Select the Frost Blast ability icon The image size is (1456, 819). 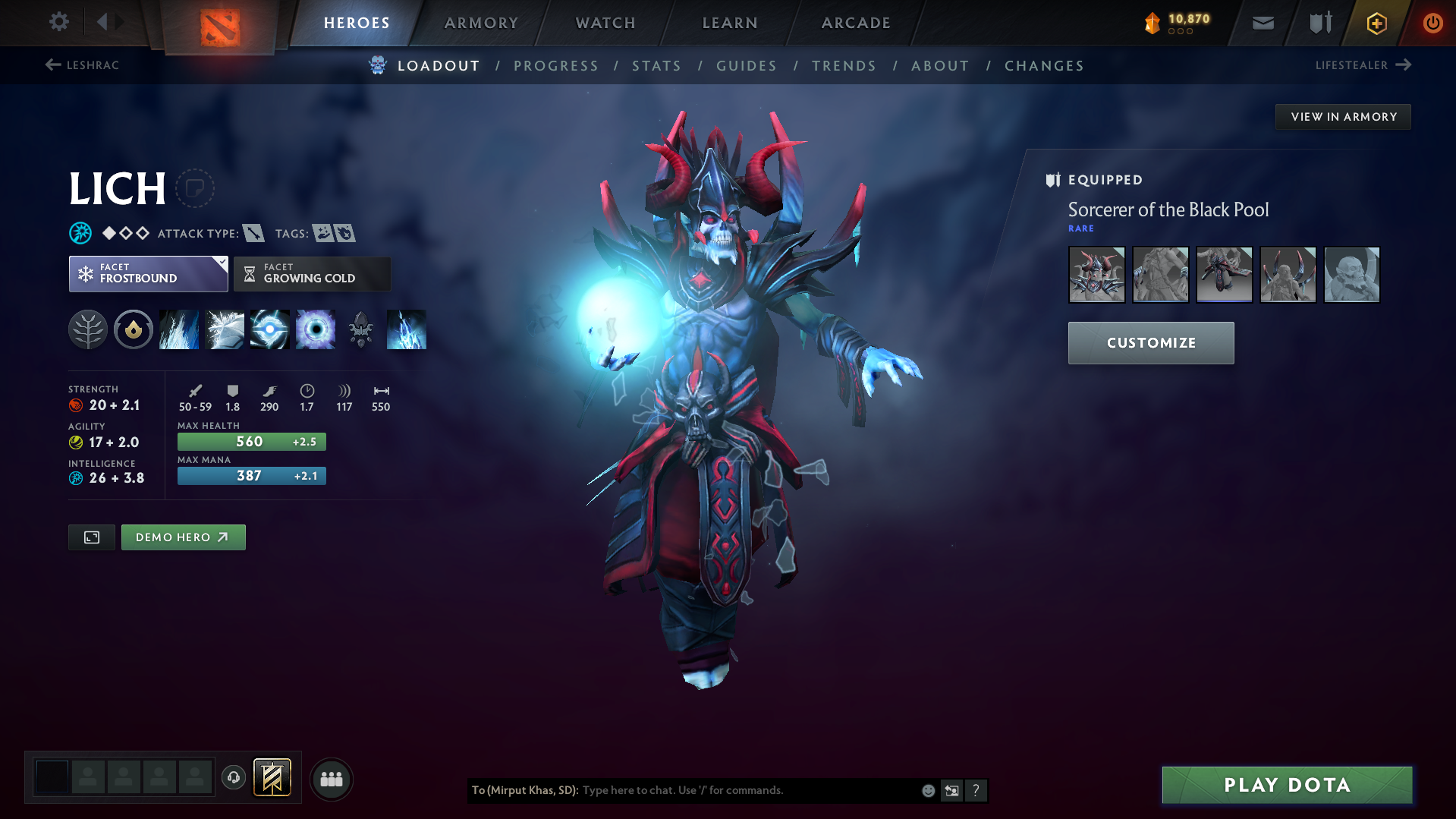point(178,329)
